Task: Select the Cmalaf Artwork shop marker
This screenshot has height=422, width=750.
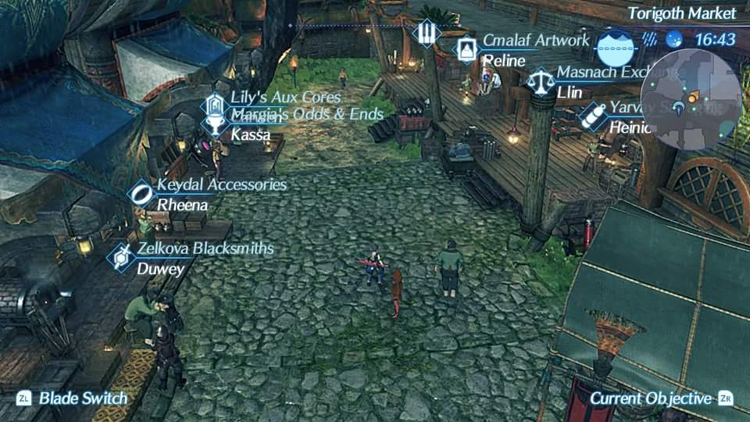Action: [467, 48]
